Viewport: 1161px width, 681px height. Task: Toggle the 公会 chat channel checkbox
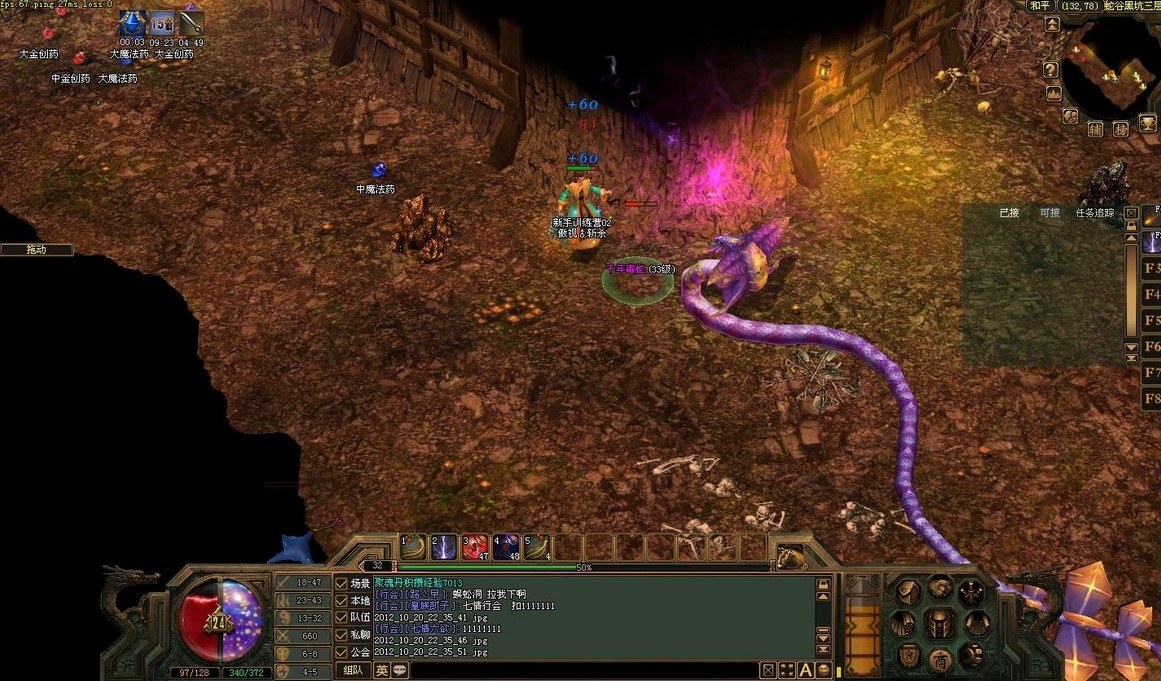pos(342,651)
